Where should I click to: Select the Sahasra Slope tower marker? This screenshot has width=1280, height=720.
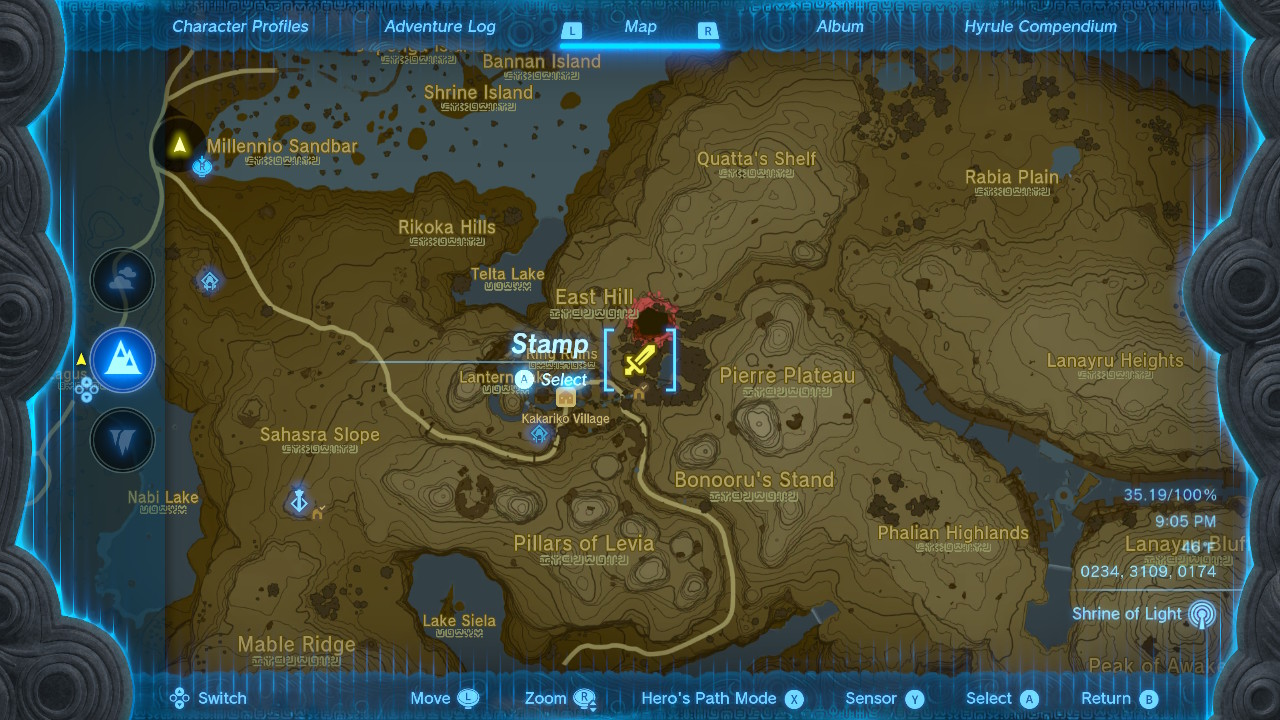tap(298, 500)
